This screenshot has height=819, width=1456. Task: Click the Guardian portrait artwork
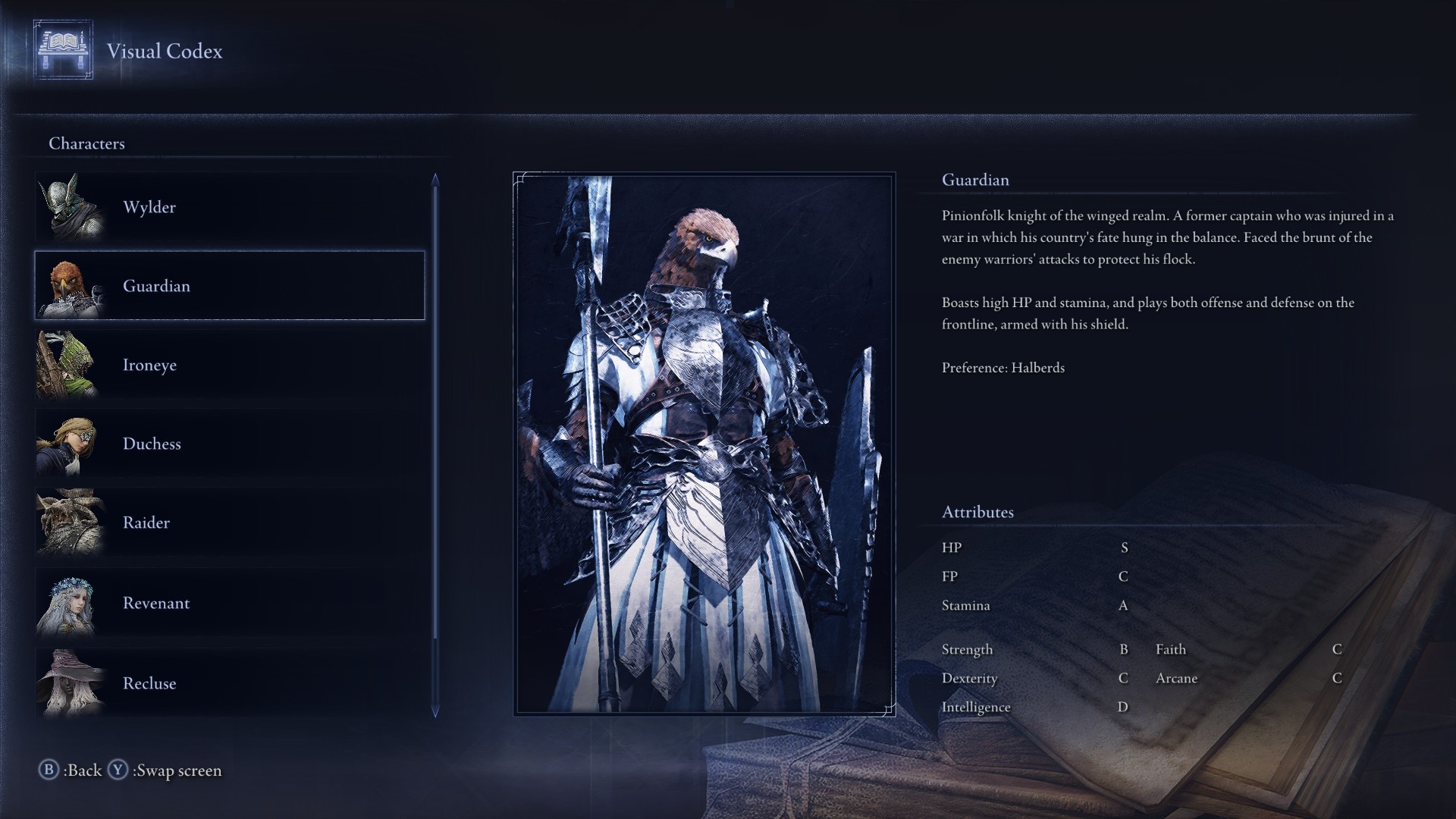704,444
